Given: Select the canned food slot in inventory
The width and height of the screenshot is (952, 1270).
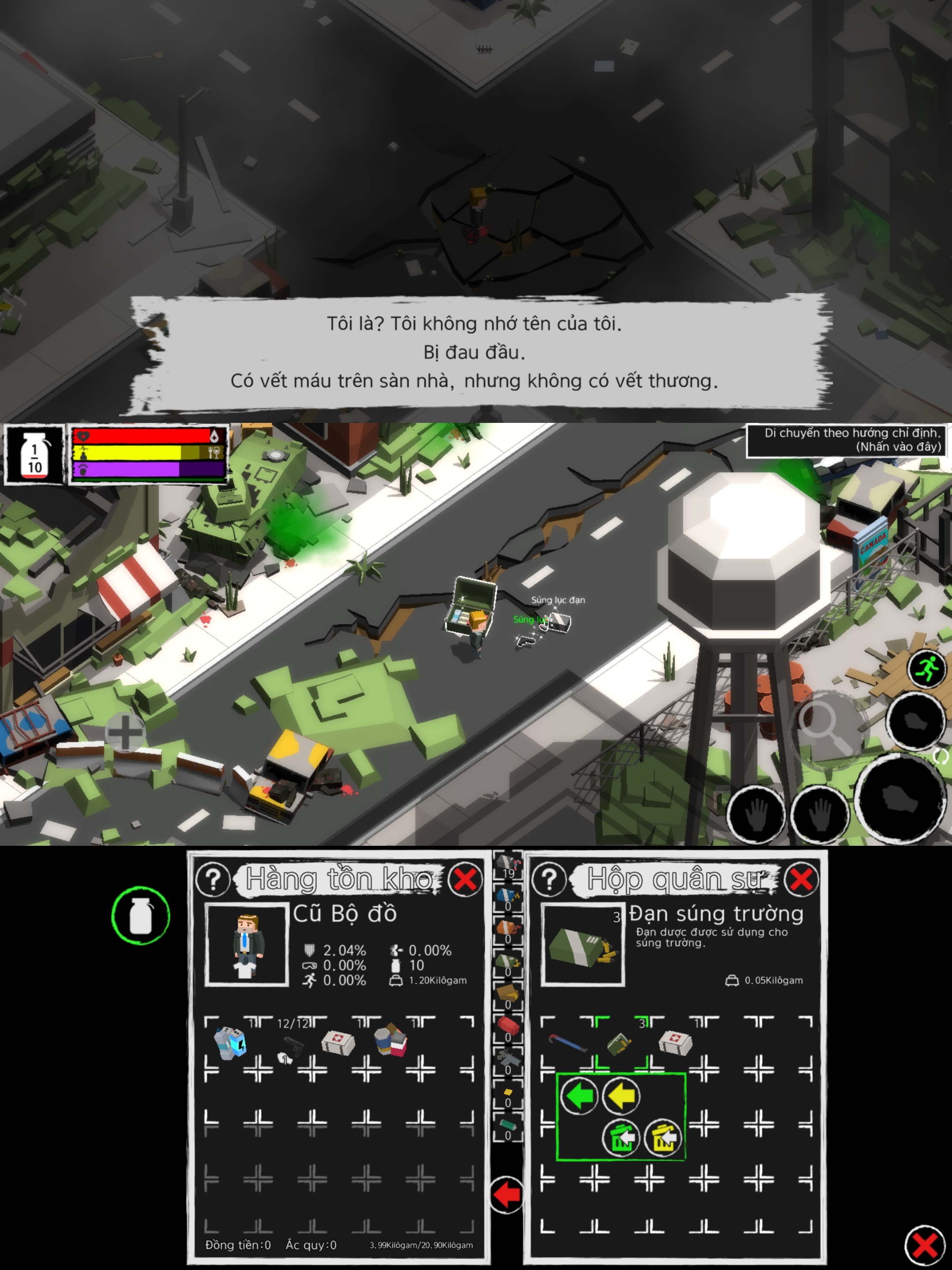Looking at the screenshot, I should click(x=391, y=1042).
